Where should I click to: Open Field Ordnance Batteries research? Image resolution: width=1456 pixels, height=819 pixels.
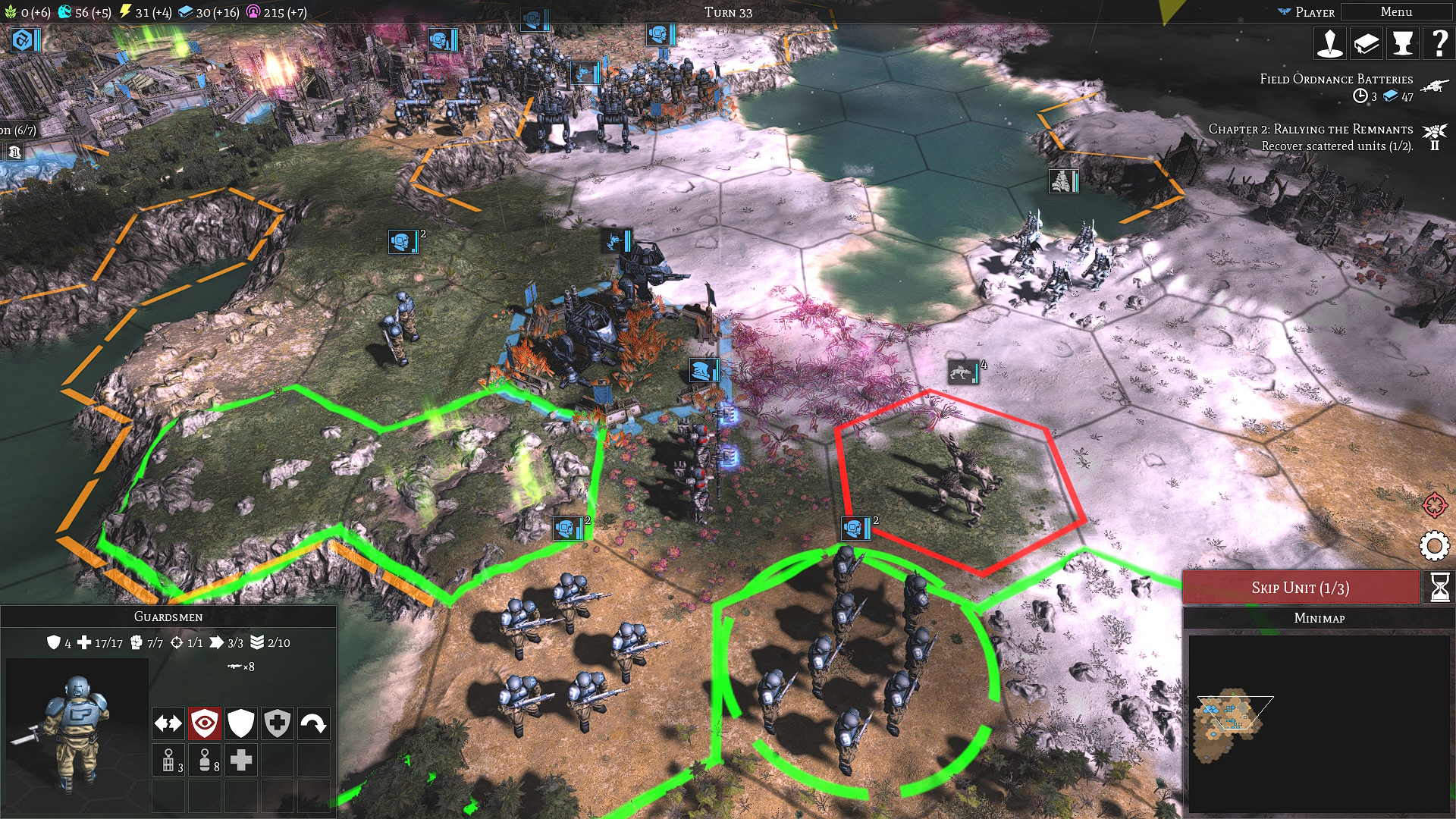point(1336,80)
